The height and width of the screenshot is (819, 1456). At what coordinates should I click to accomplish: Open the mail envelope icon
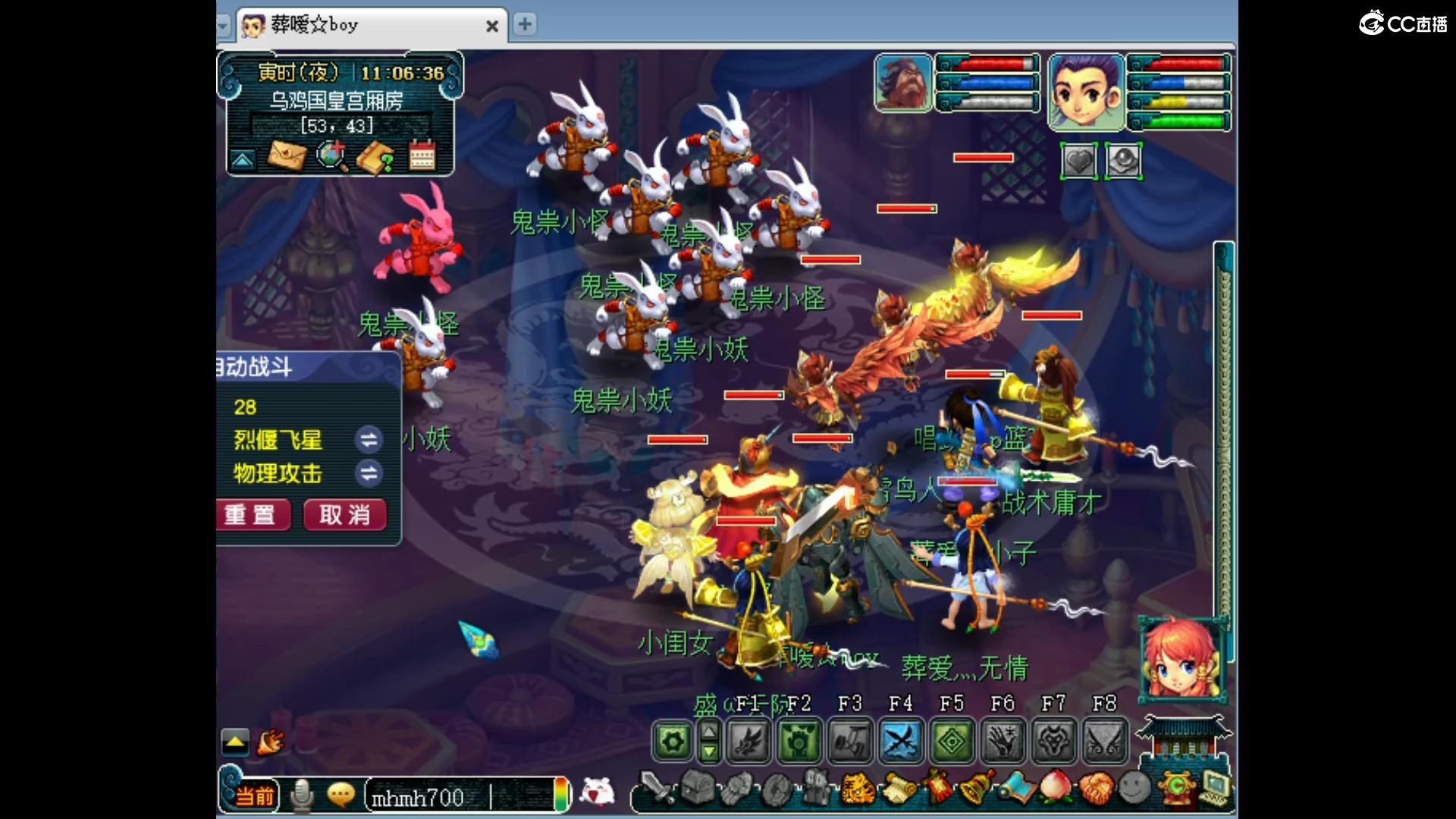click(x=287, y=157)
